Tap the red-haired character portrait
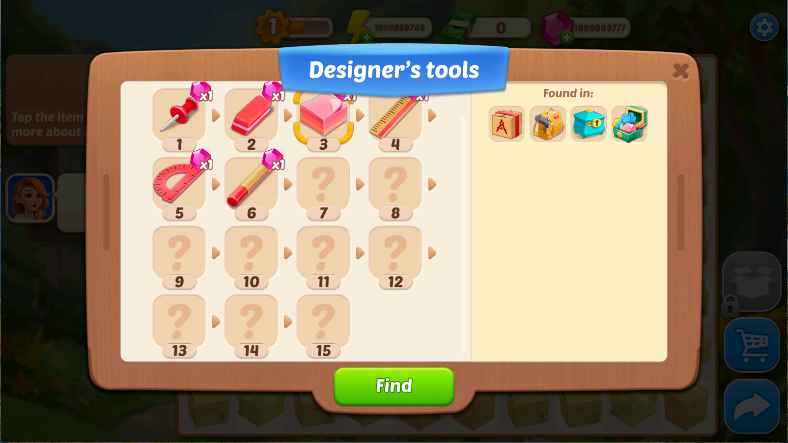Screen dimensions: 788x443 (30, 198)
